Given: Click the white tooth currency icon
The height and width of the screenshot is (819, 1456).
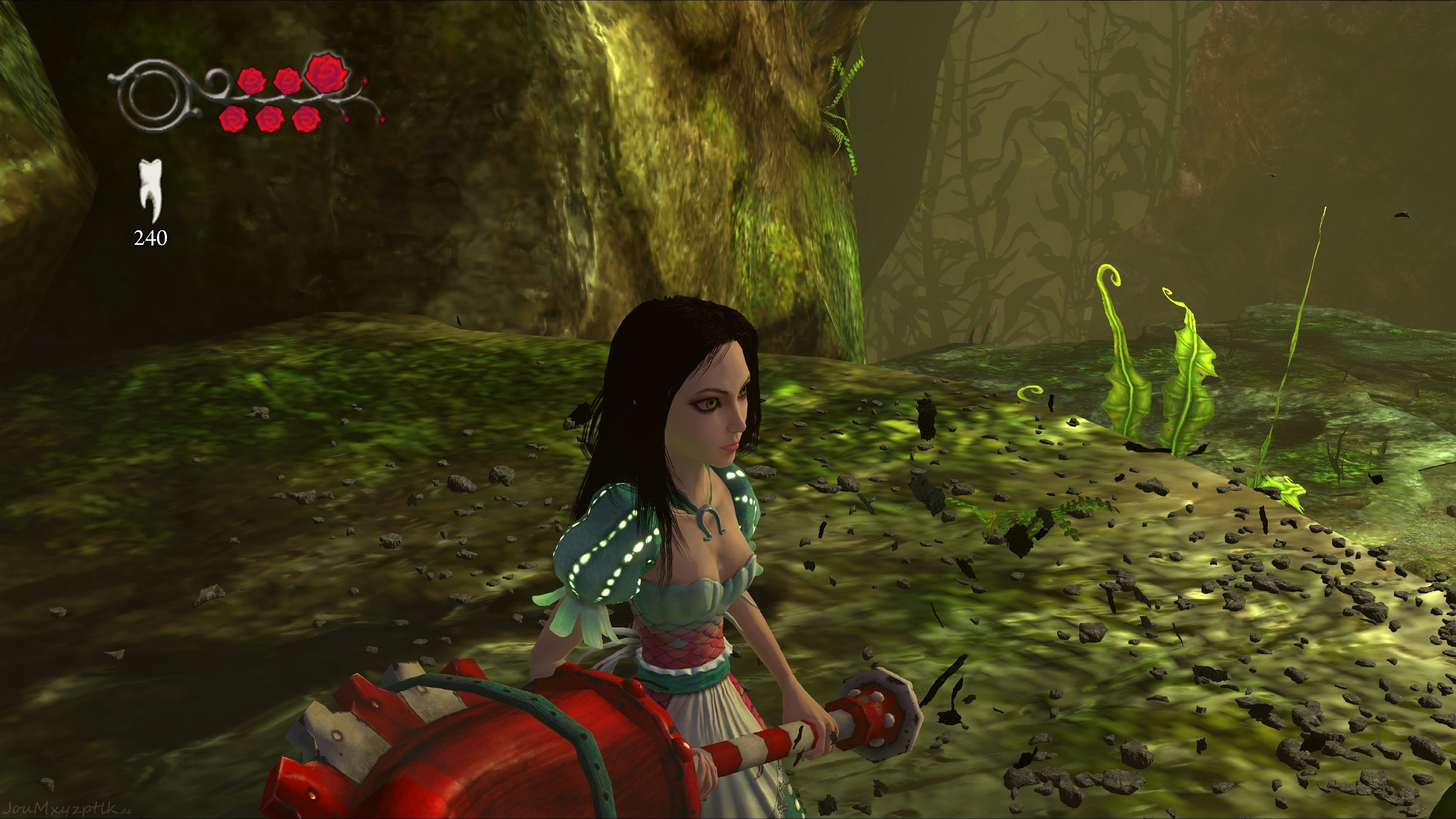Looking at the screenshot, I should pos(151,190).
